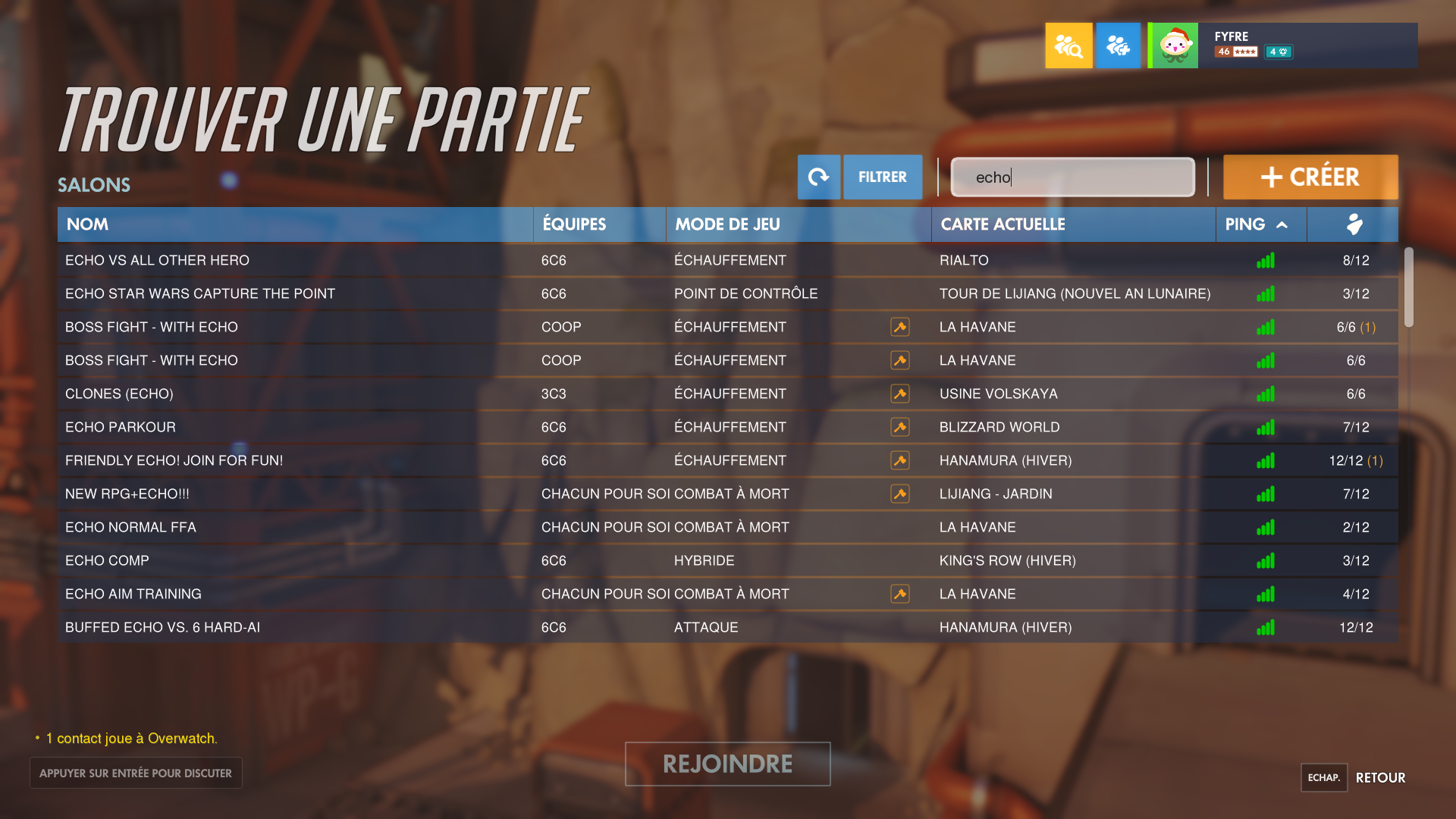Open the social search (find group) icon

click(x=1068, y=45)
